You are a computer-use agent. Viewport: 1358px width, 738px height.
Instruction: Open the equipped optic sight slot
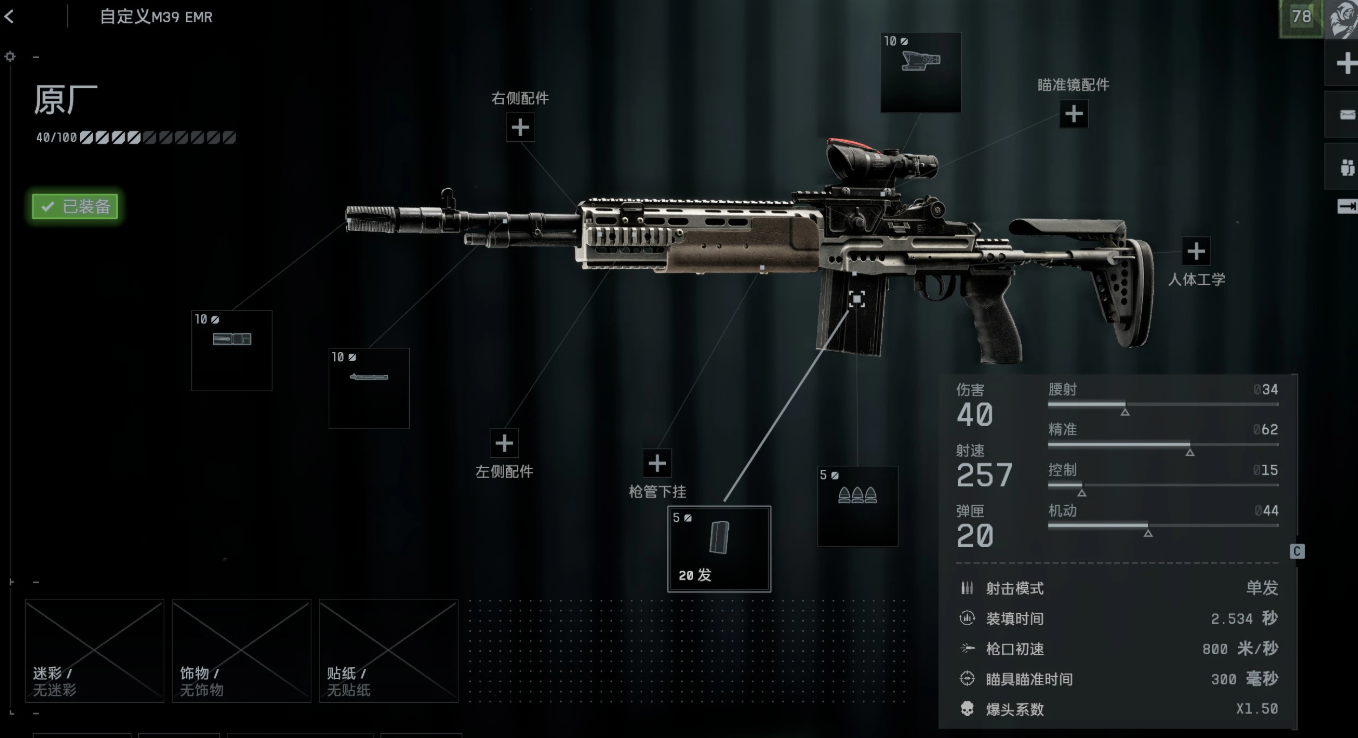(x=920, y=72)
